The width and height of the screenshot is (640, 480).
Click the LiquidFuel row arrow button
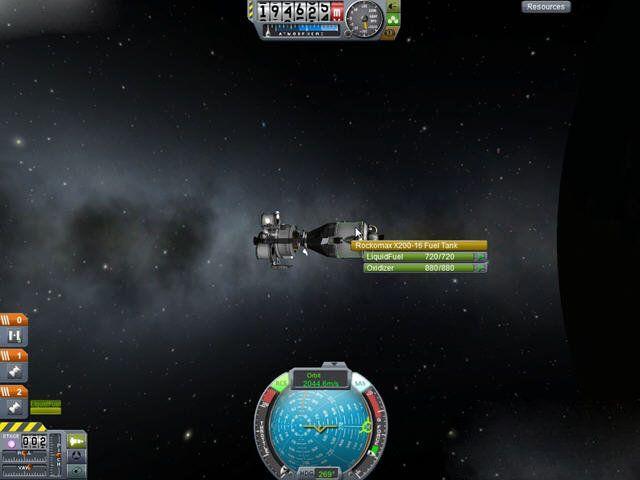[481, 257]
